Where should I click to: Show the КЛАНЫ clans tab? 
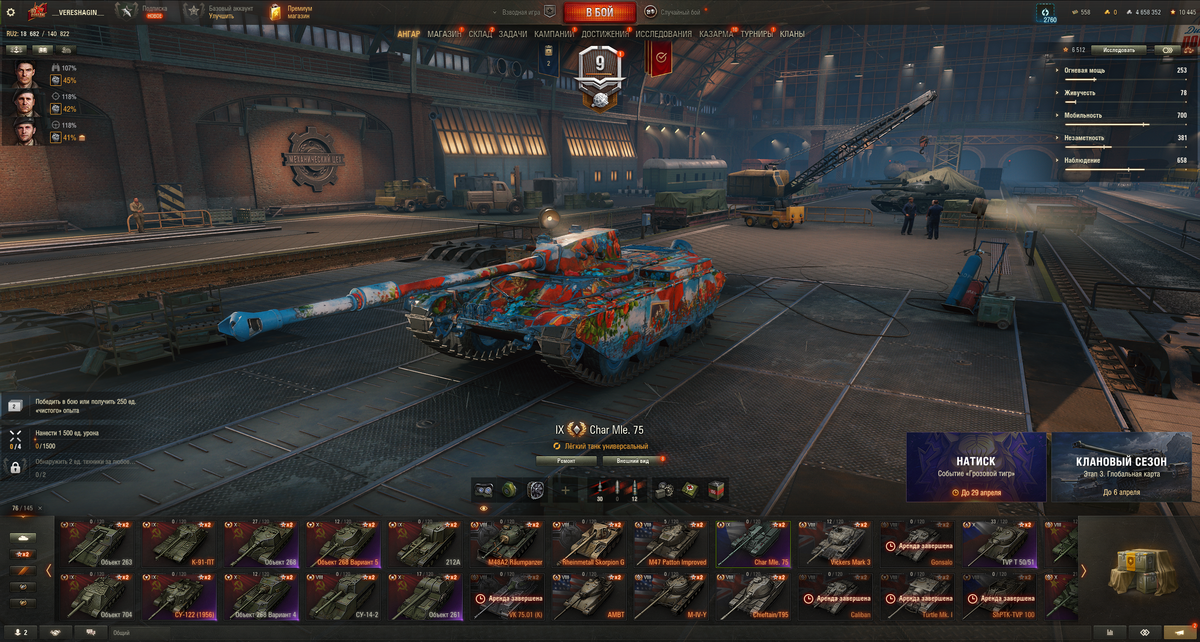(792, 34)
